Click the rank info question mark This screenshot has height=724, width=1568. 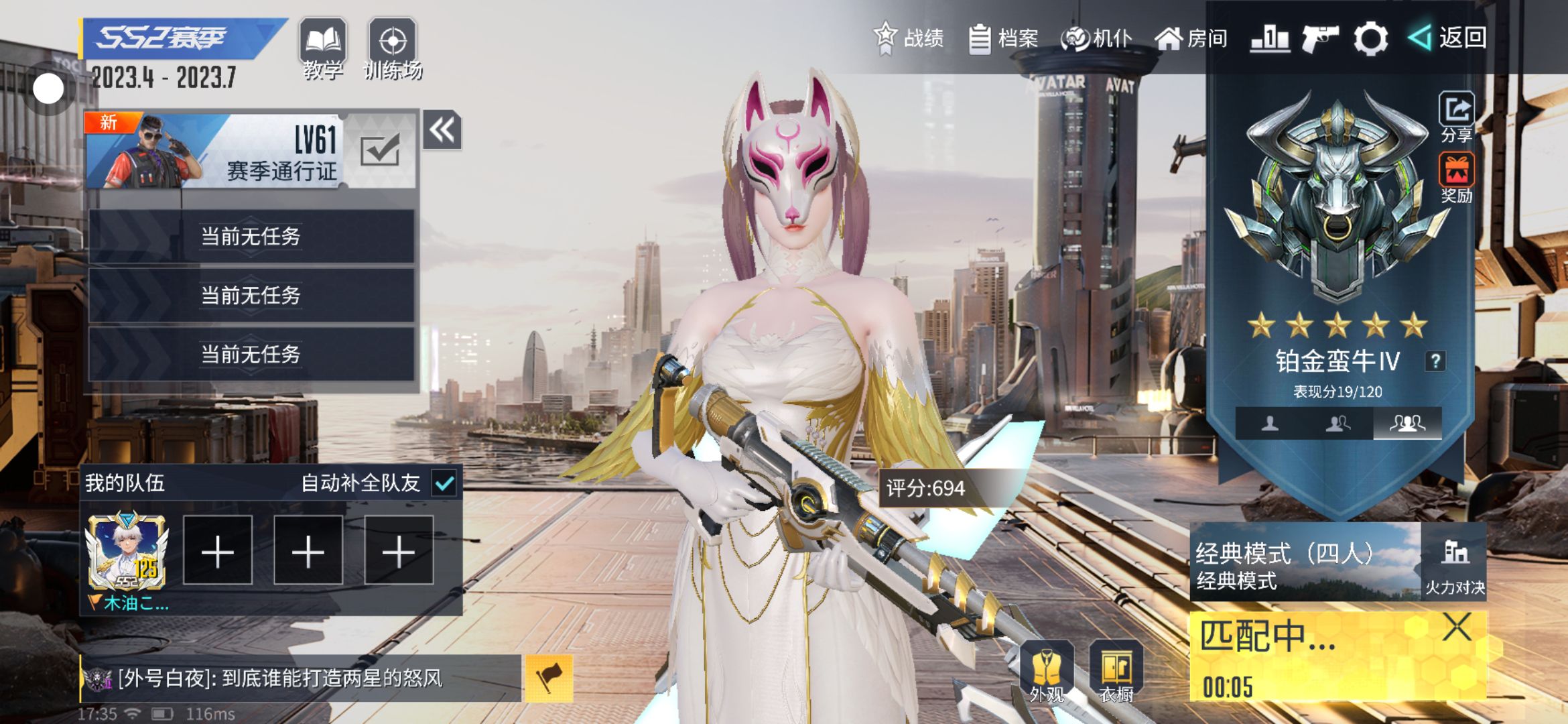point(1435,361)
